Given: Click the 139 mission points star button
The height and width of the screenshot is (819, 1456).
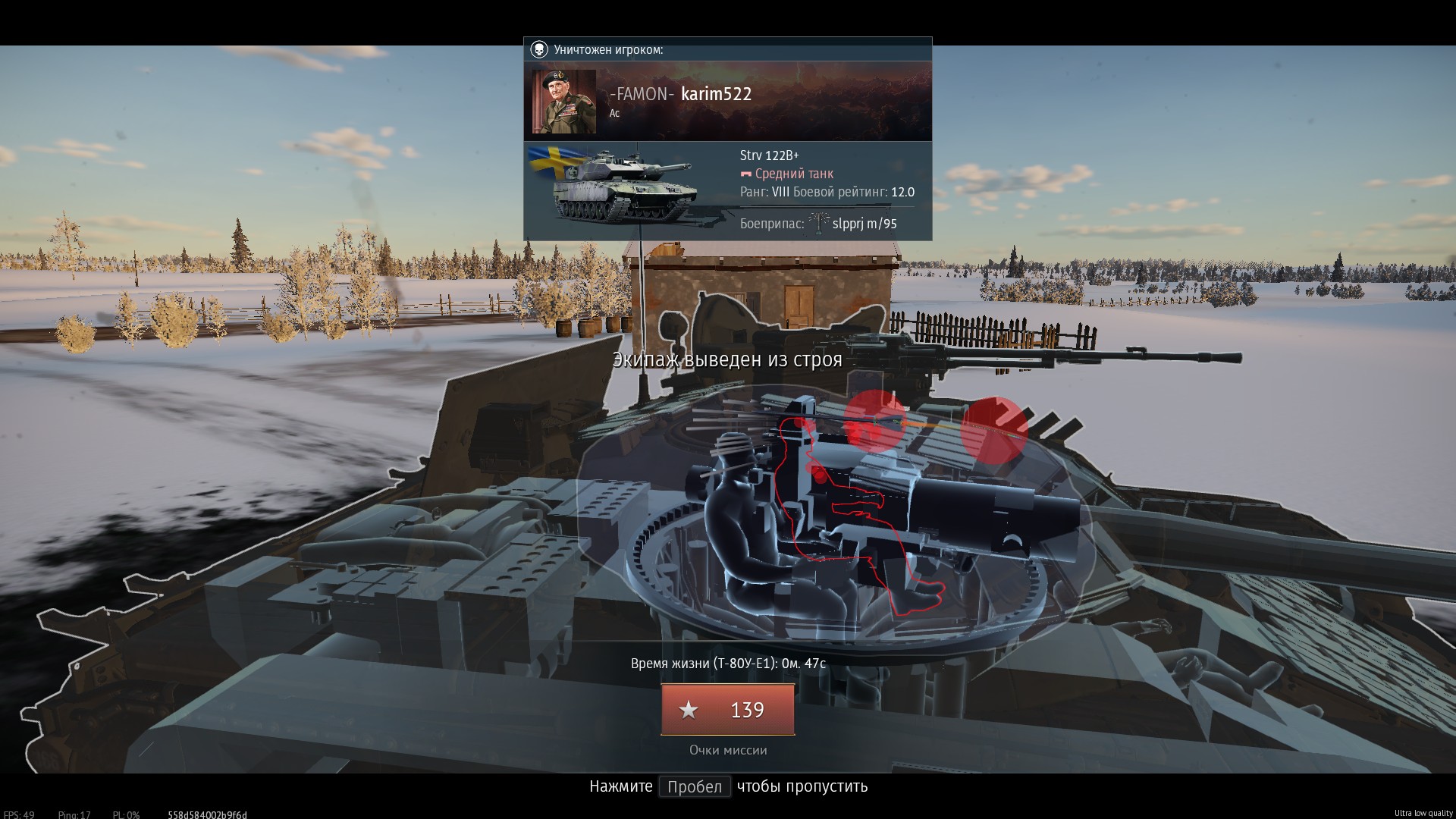Looking at the screenshot, I should pos(727,710).
